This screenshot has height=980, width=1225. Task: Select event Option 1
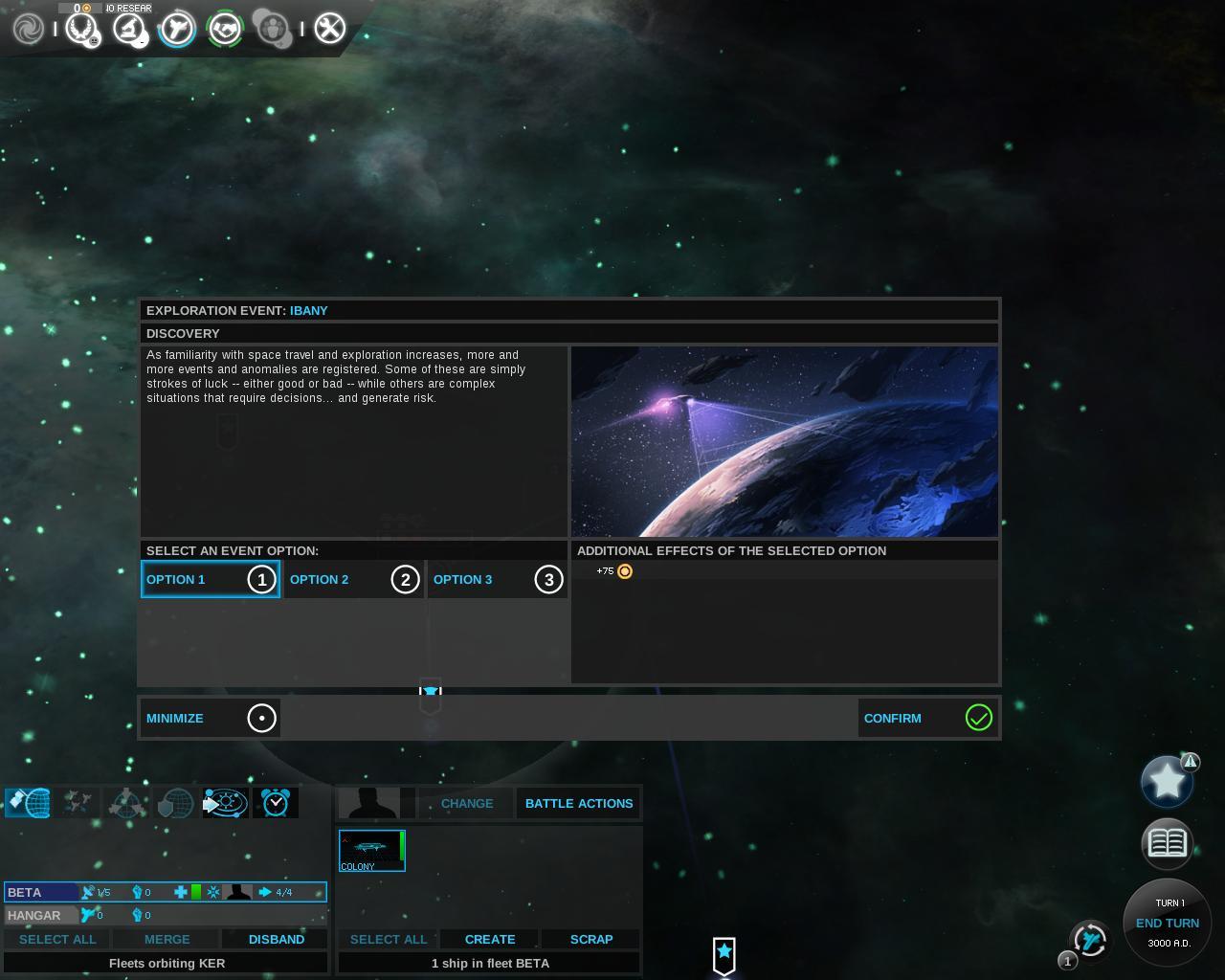(x=210, y=579)
